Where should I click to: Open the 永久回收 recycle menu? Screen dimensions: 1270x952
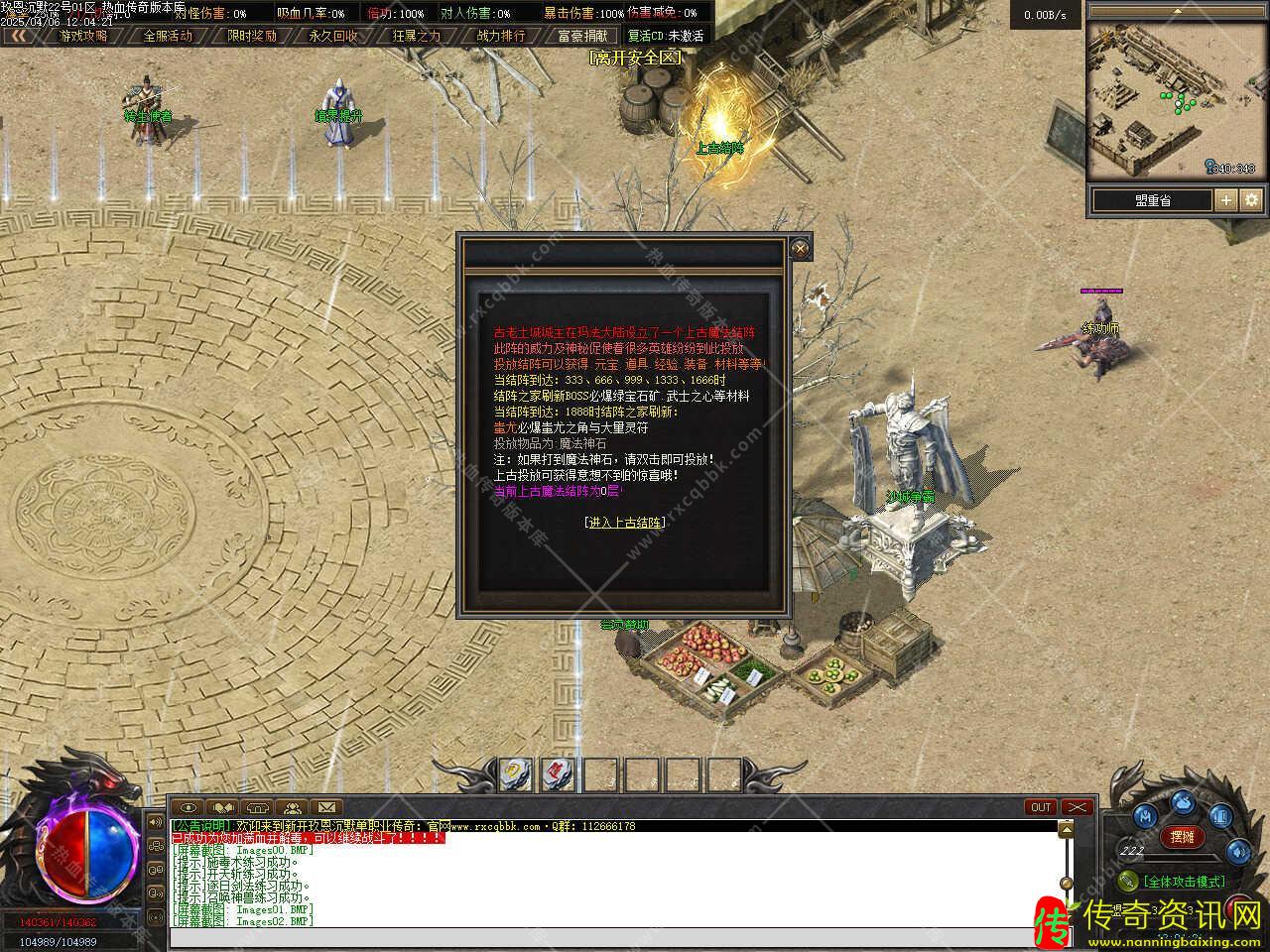334,36
